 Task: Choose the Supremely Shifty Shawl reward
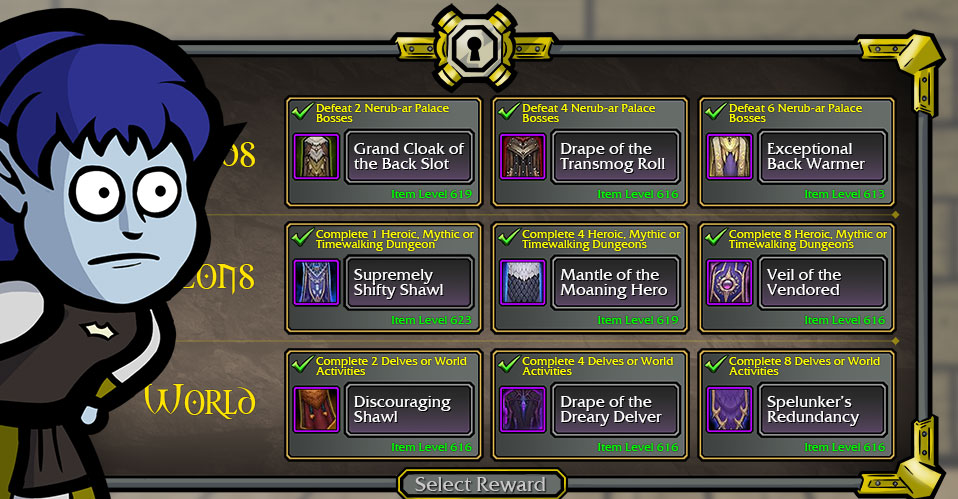[409, 283]
